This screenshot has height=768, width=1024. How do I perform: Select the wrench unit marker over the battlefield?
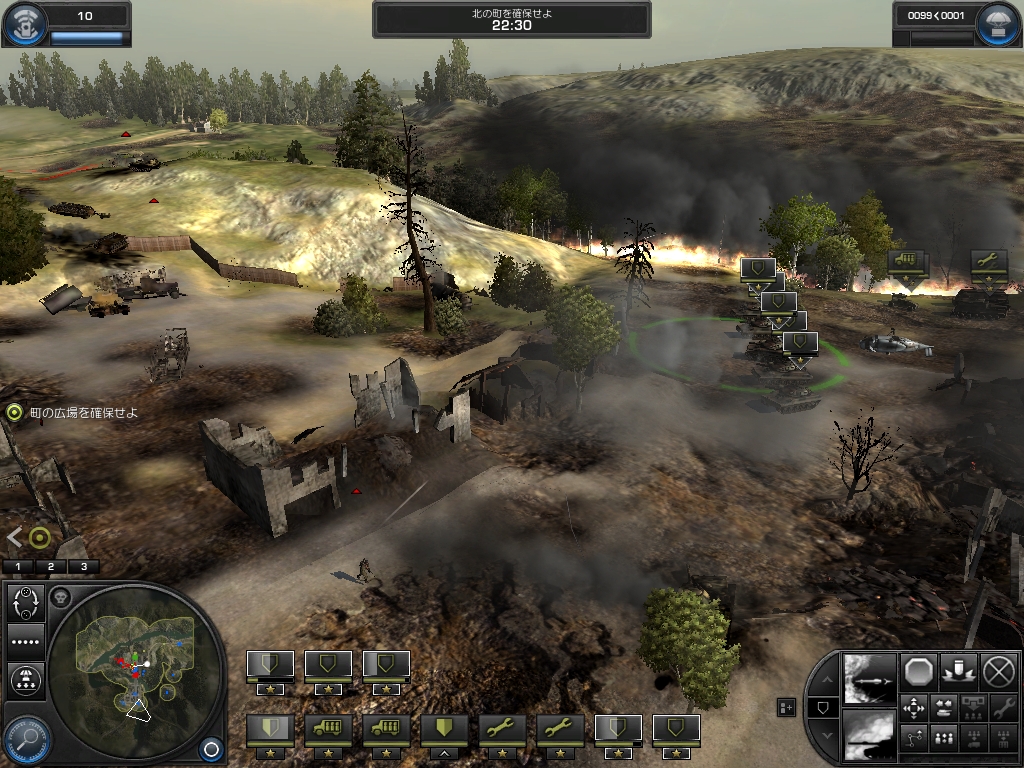989,262
